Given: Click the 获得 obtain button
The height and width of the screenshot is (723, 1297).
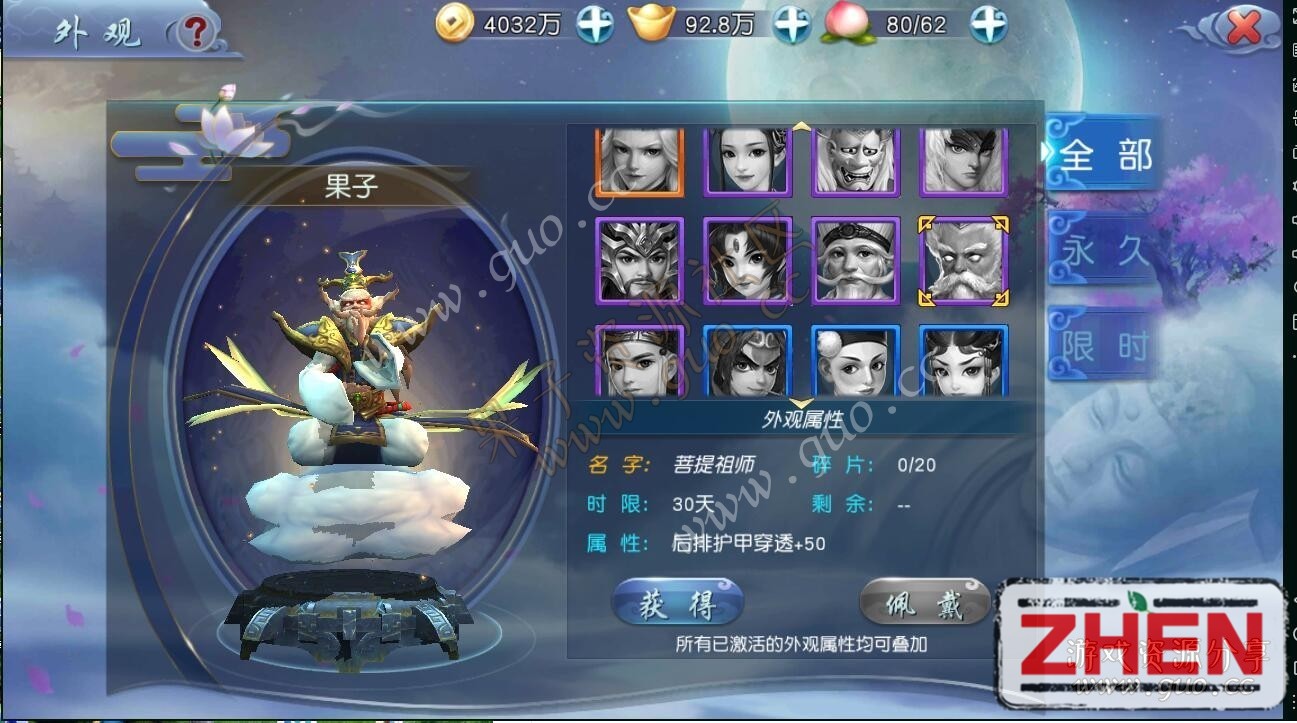Looking at the screenshot, I should point(678,604).
